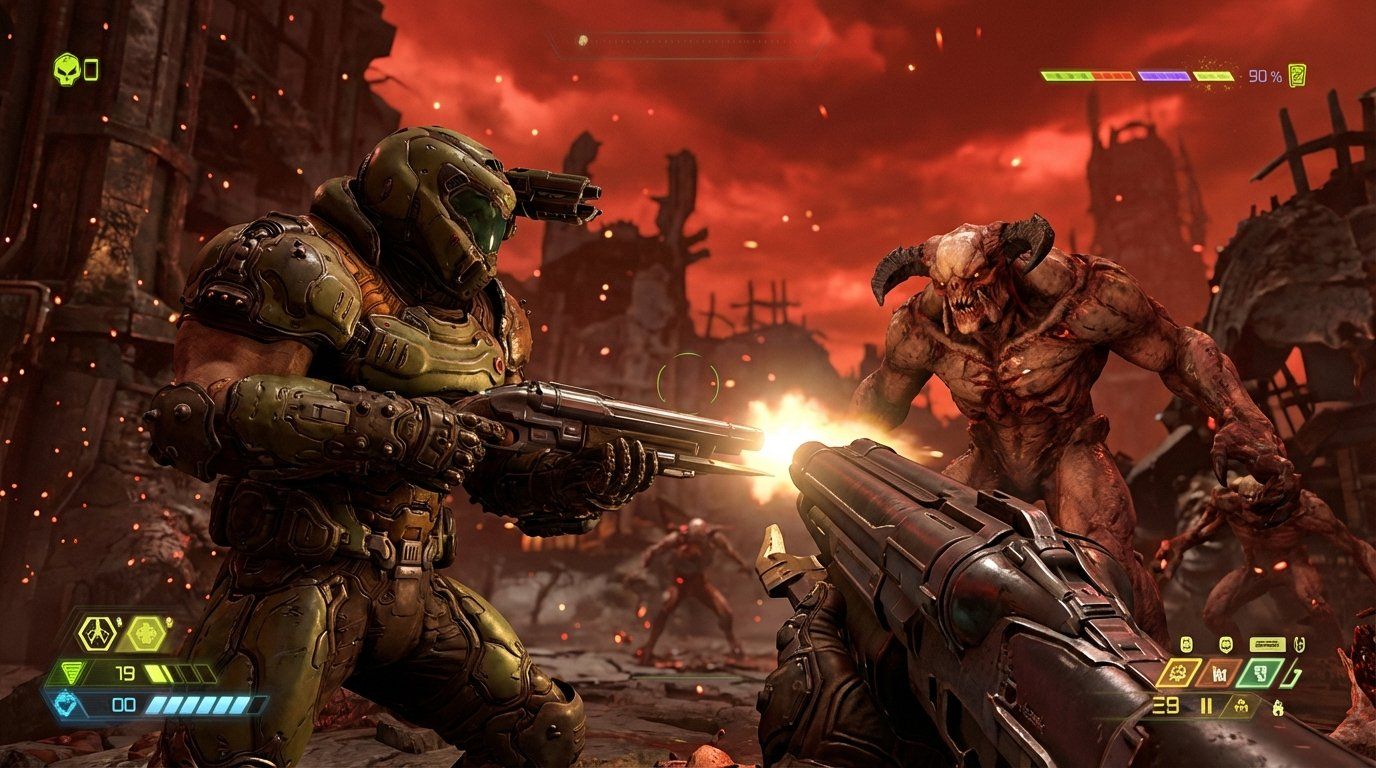Screen dimensions: 1376x768
Task: Open the double-grenade indicator in the ammo strip
Action: 1242,707
